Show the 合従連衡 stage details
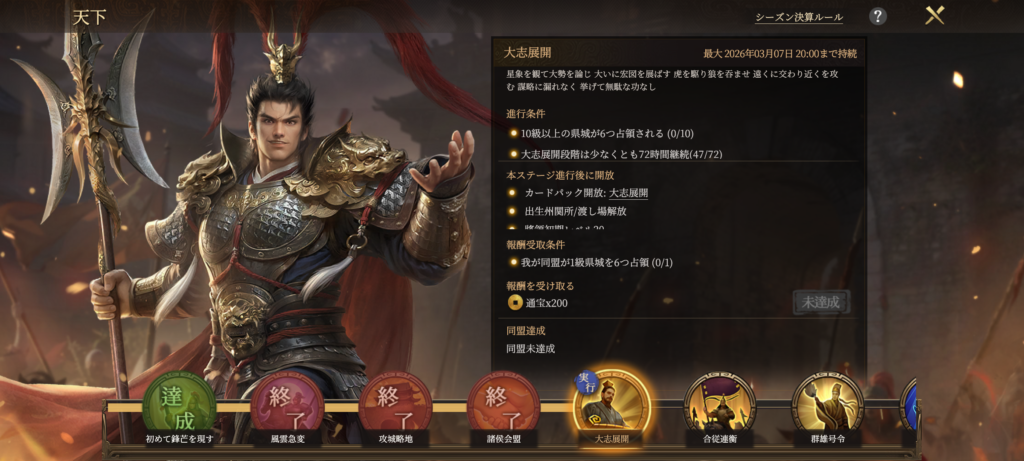 click(x=719, y=406)
